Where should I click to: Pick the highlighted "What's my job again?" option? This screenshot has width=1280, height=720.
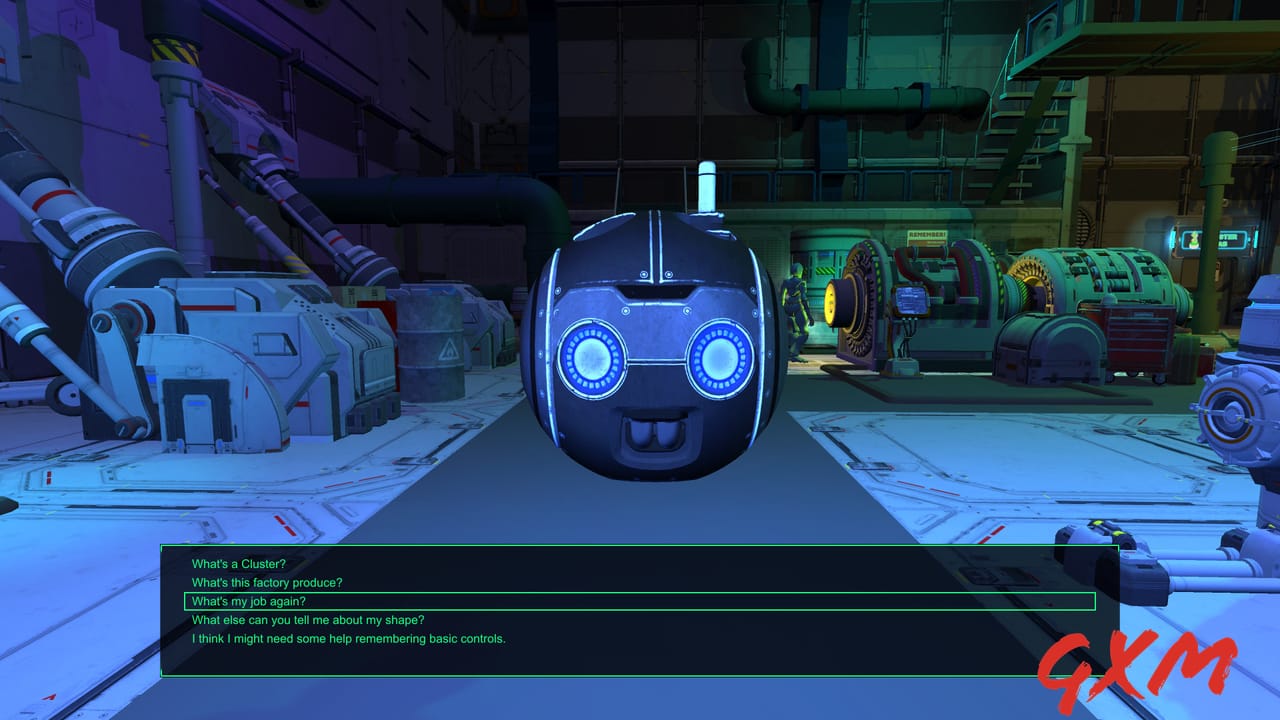tap(249, 601)
